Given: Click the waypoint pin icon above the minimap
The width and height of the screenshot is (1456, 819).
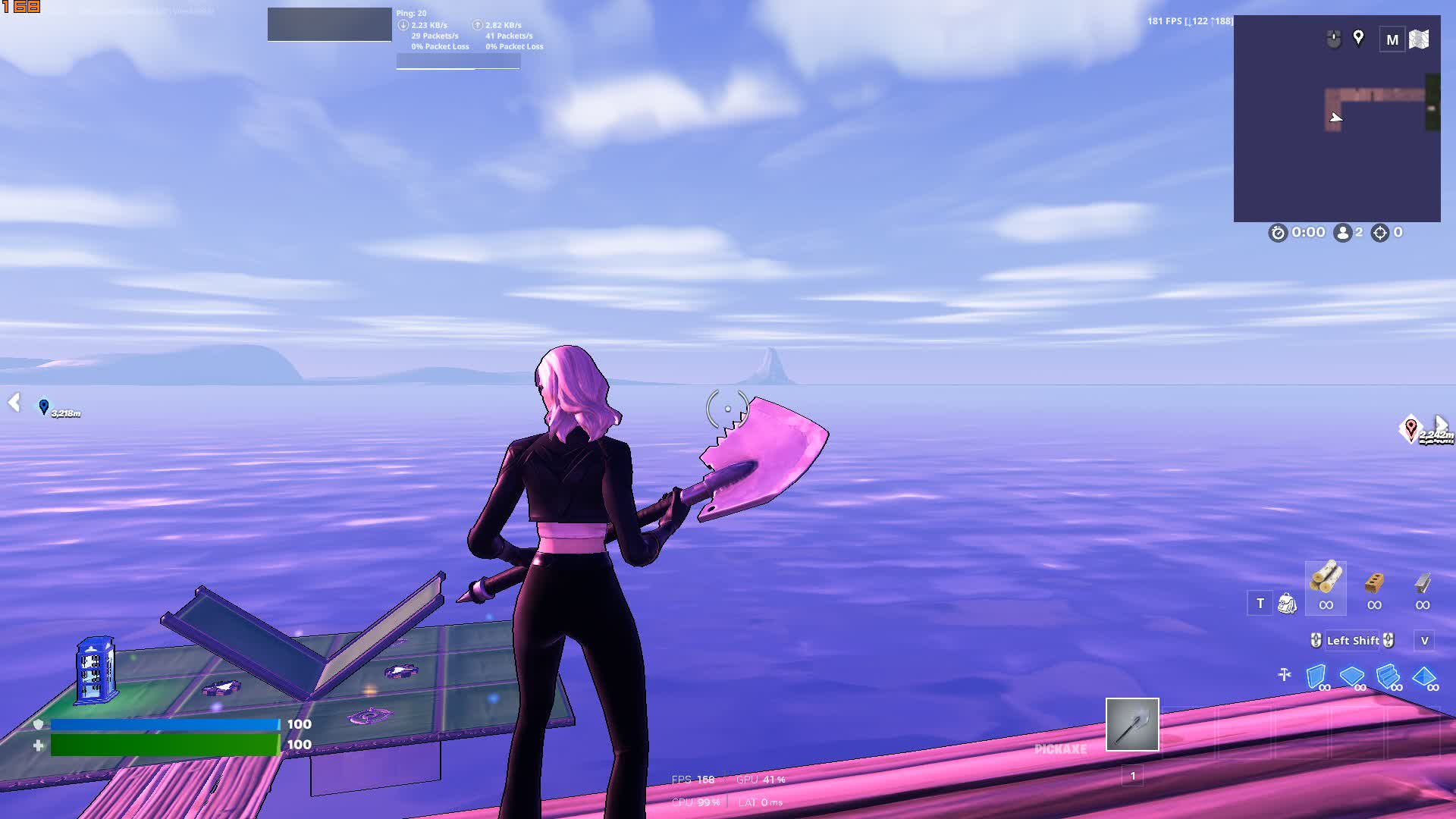Looking at the screenshot, I should click(x=1357, y=39).
